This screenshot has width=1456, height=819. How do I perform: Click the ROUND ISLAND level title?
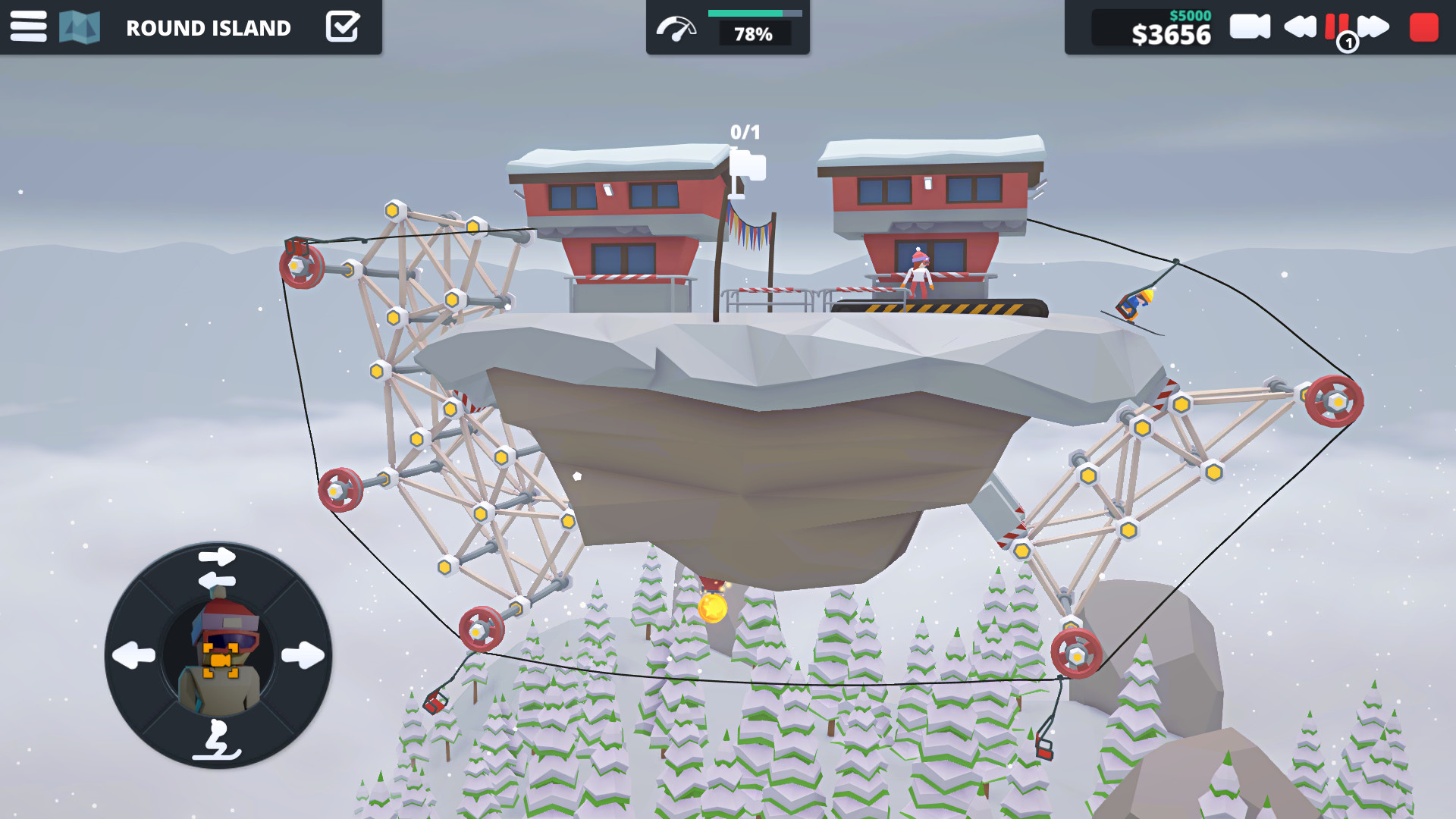tap(209, 28)
